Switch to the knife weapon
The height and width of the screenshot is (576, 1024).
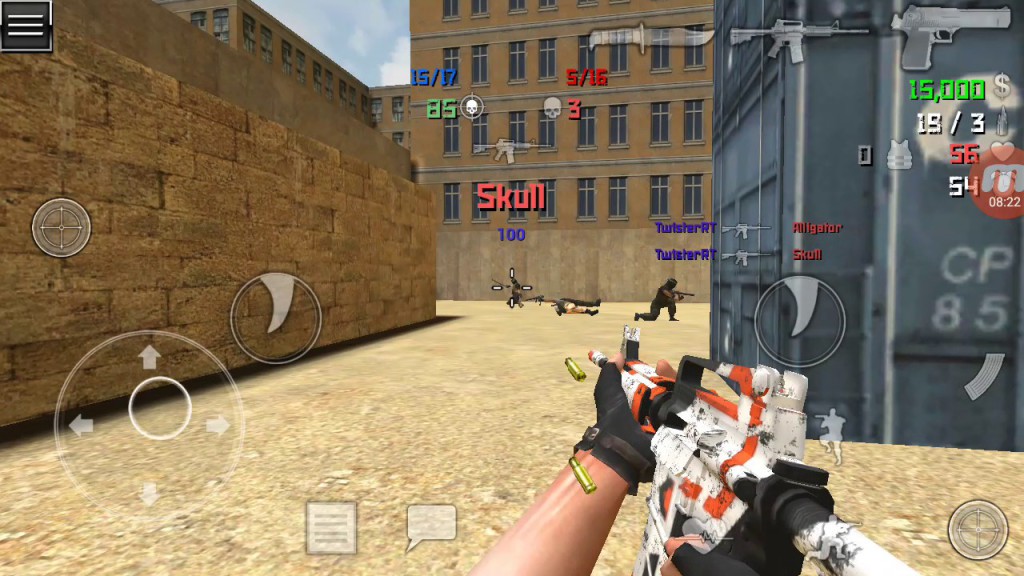point(650,38)
